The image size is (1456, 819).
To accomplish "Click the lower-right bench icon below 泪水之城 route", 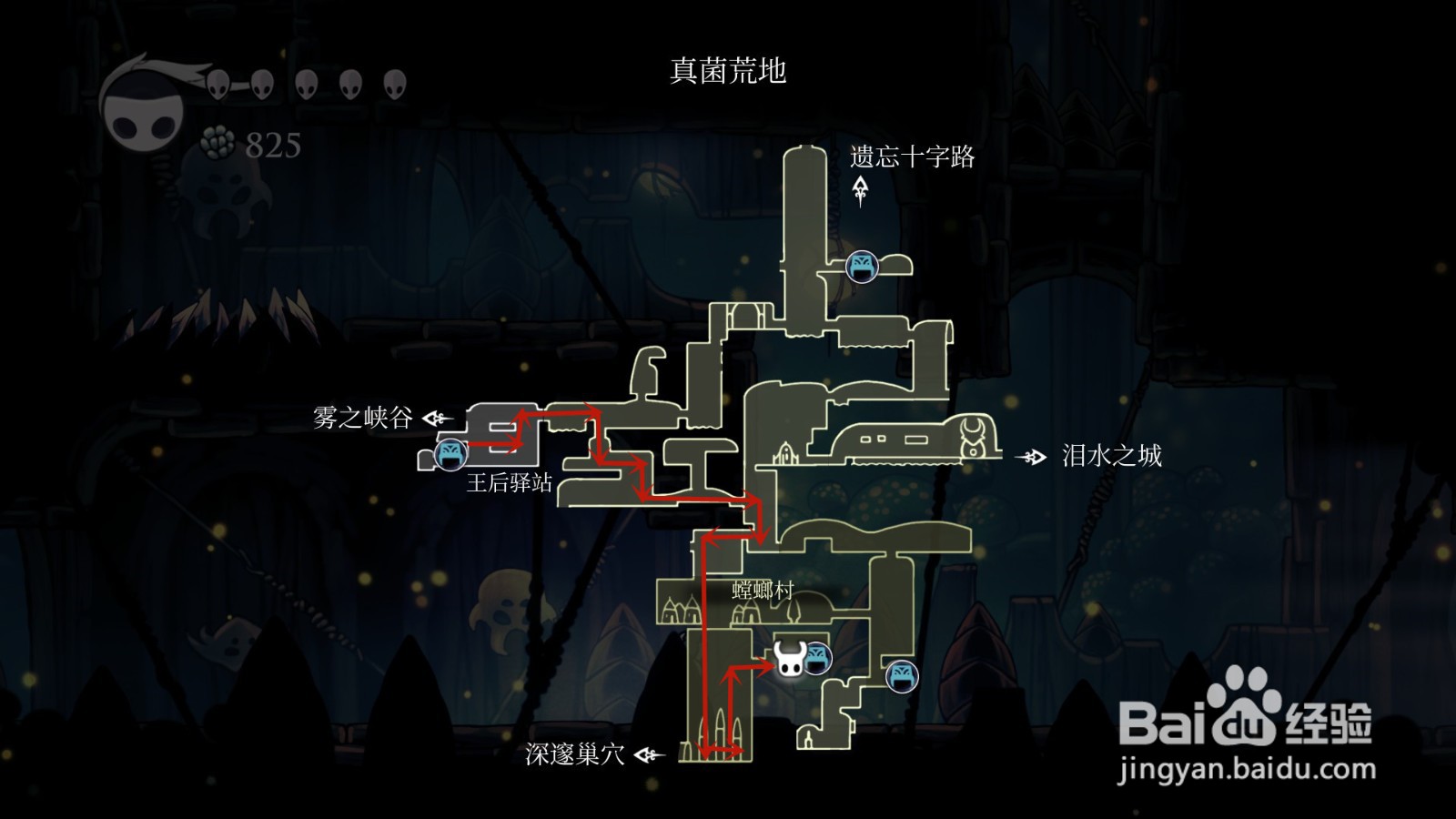I will pyautogui.click(x=902, y=677).
